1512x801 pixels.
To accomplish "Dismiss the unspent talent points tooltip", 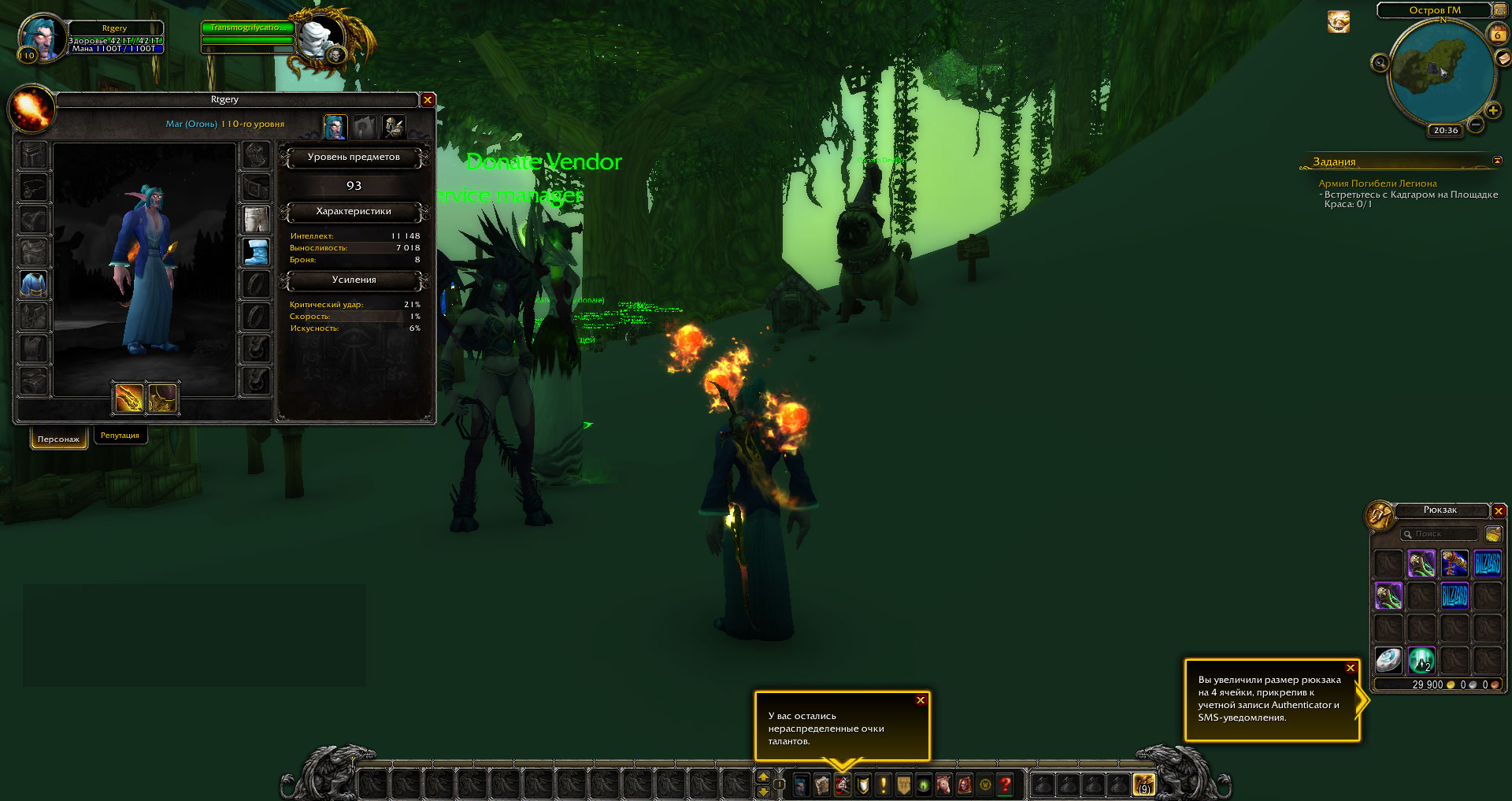I will 921,700.
